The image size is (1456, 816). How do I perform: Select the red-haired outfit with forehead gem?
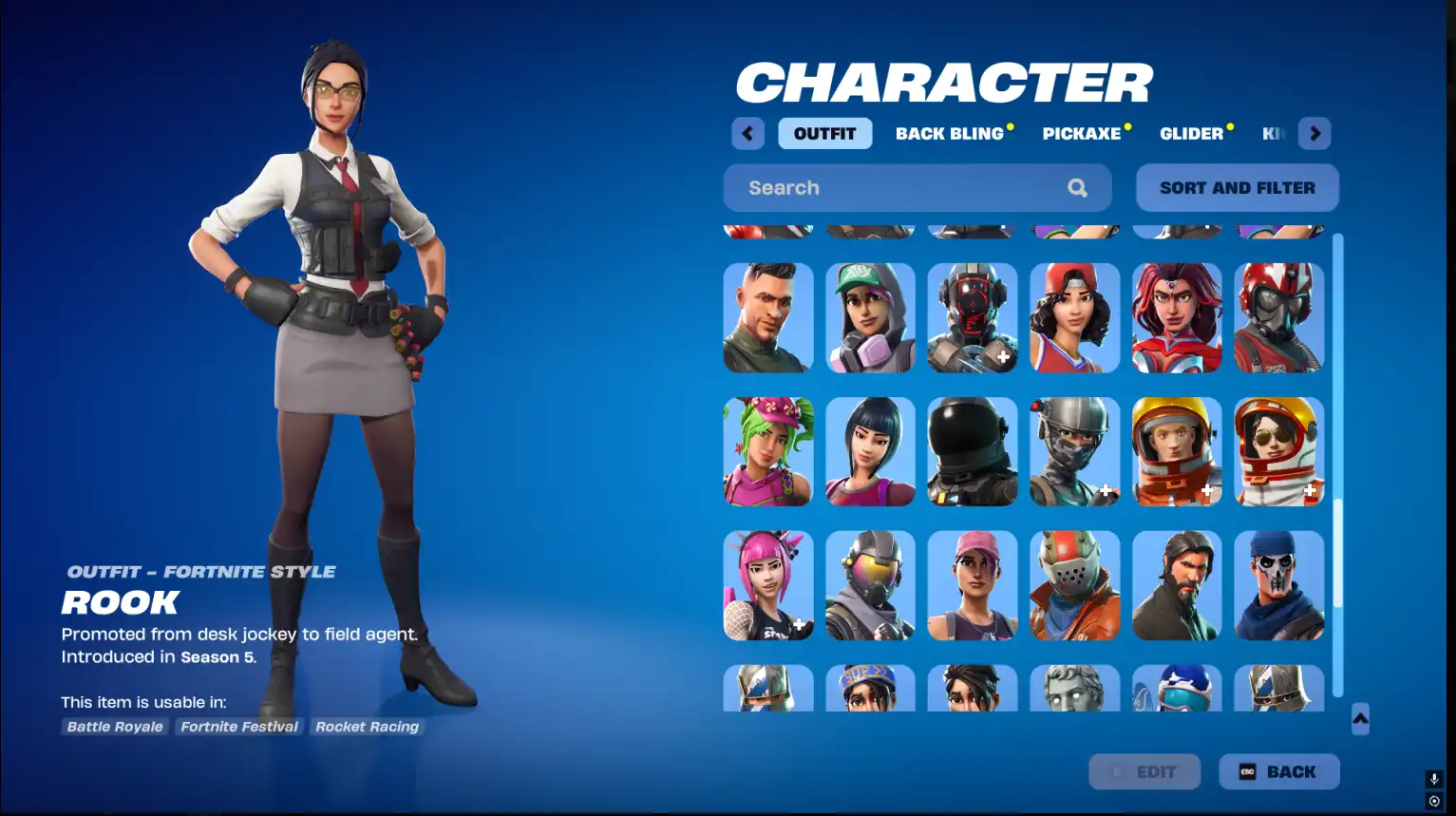pyautogui.click(x=1177, y=318)
